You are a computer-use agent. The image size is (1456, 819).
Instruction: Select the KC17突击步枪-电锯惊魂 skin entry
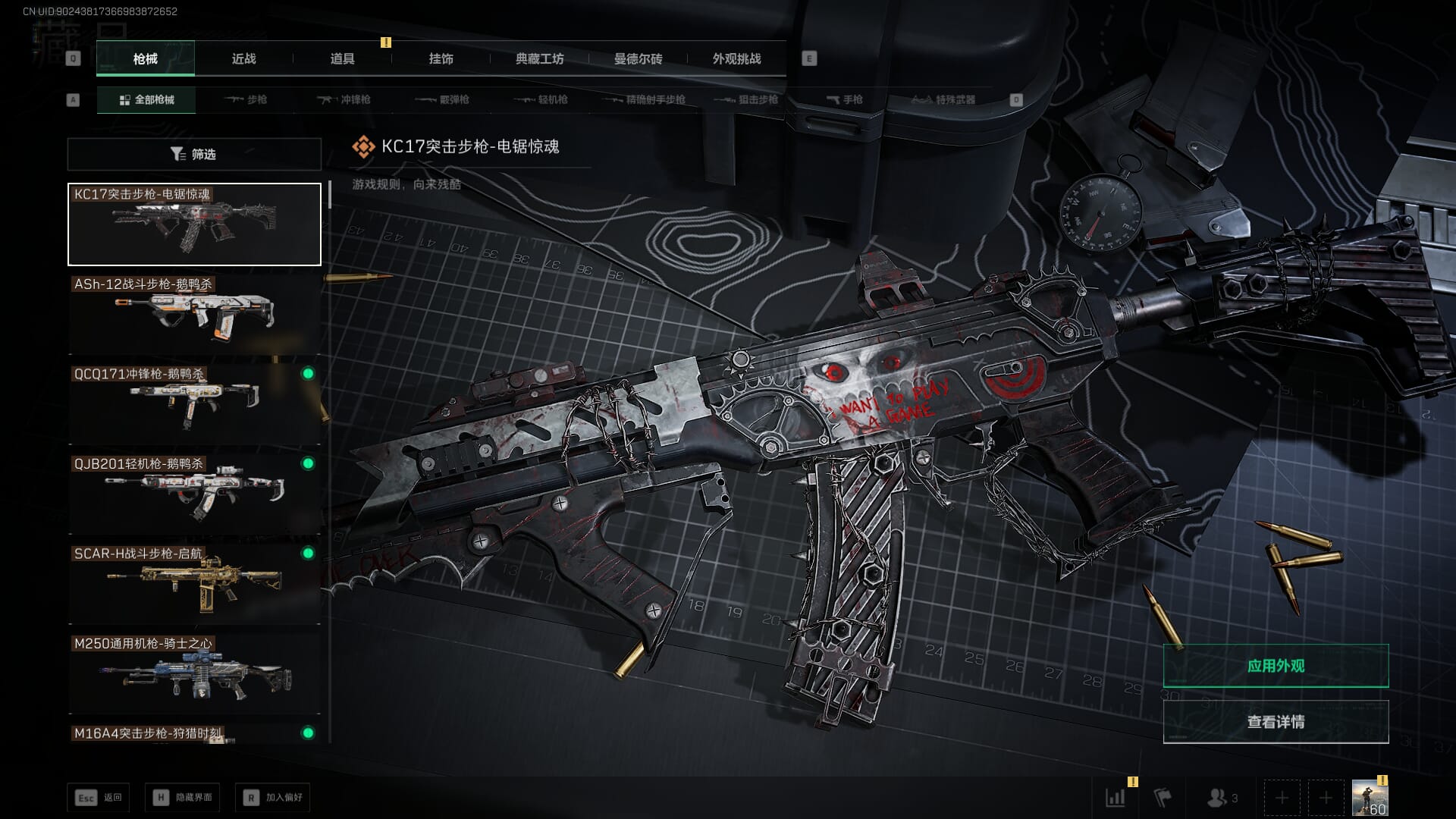pyautogui.click(x=194, y=224)
